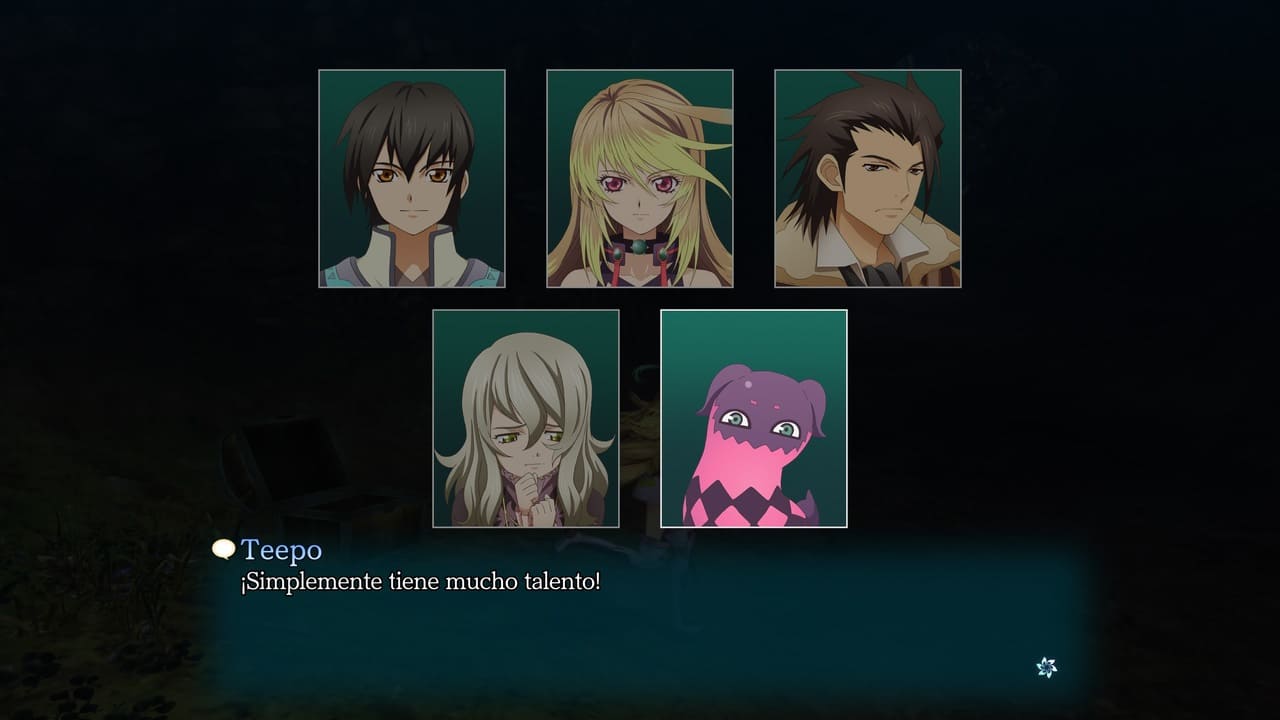This screenshot has height=720, width=1280.
Task: Select the portrait of the shy light-haired girl
Action: click(526, 418)
